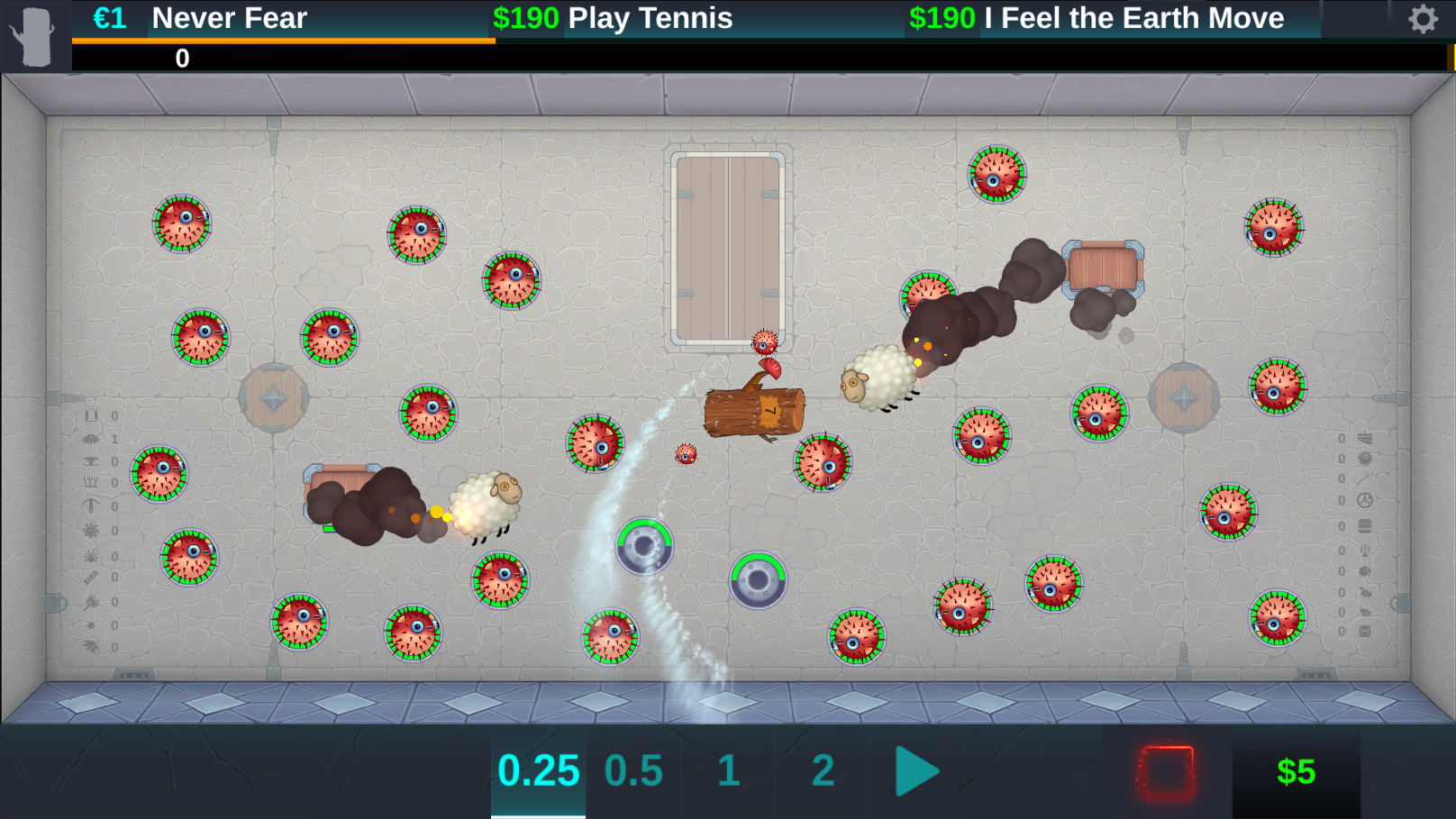Click the anvil trap icon on the left sidebar
1456x819 pixels.
pos(92,461)
